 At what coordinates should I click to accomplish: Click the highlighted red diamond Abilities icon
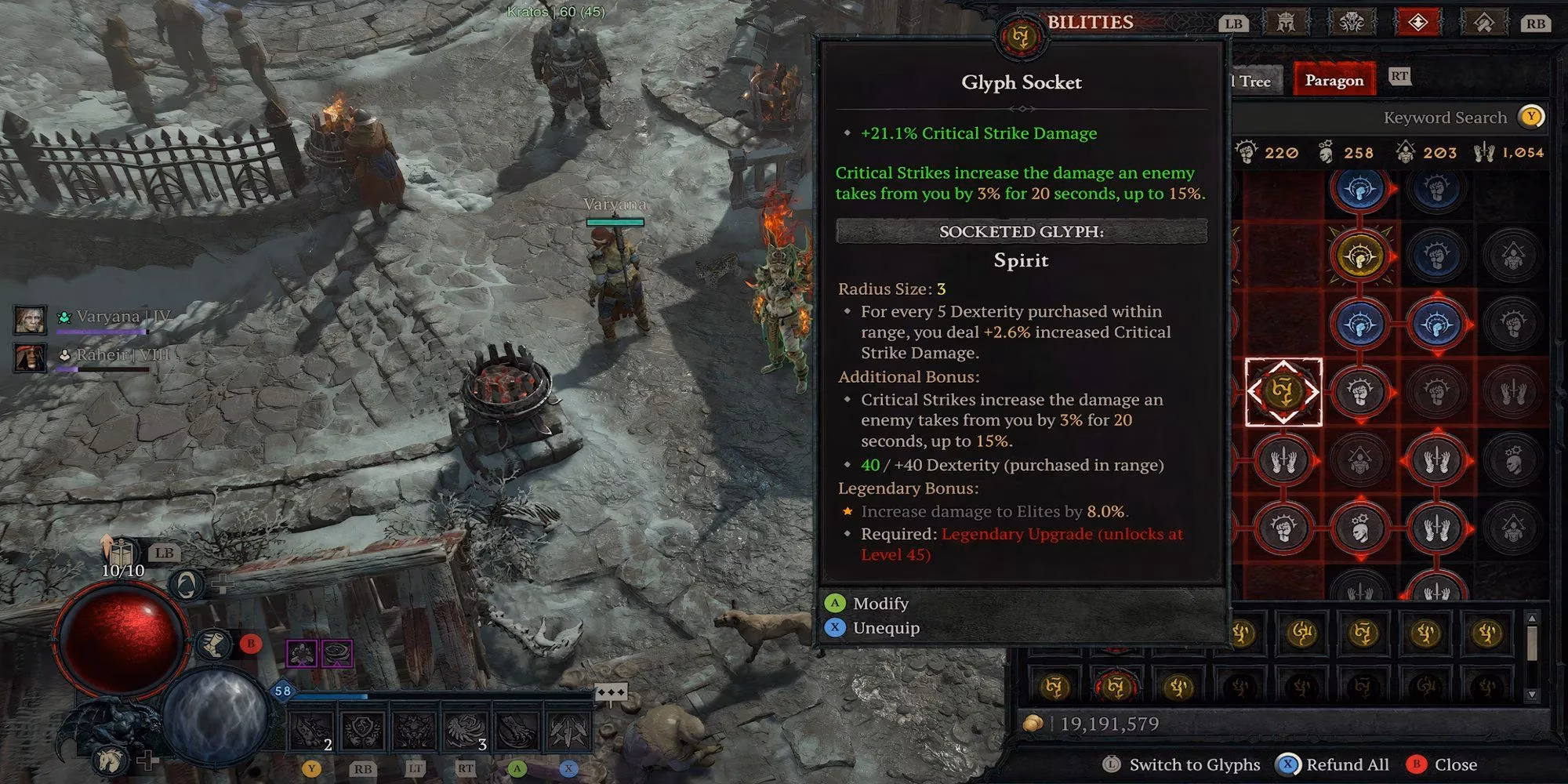tap(1419, 22)
